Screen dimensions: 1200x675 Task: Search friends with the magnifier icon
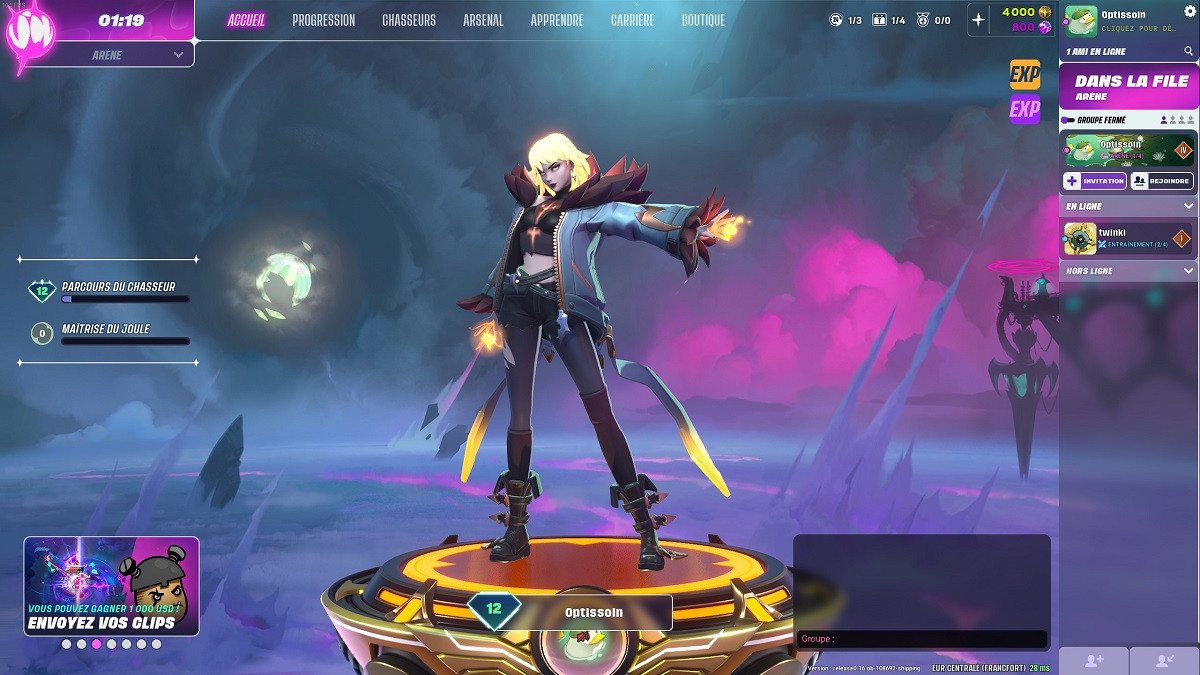[x=1189, y=51]
